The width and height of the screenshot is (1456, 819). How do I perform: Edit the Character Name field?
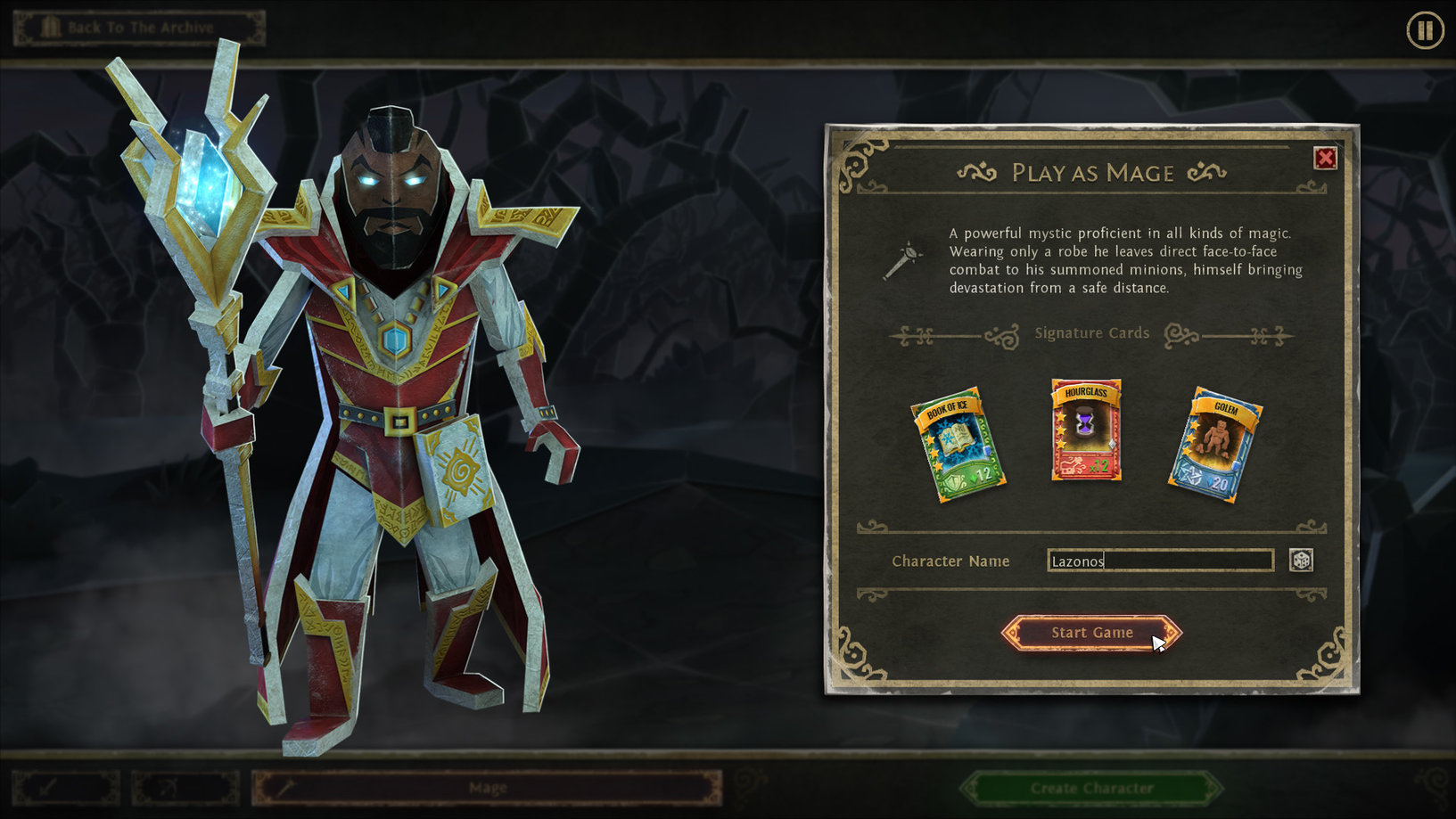click(1159, 561)
